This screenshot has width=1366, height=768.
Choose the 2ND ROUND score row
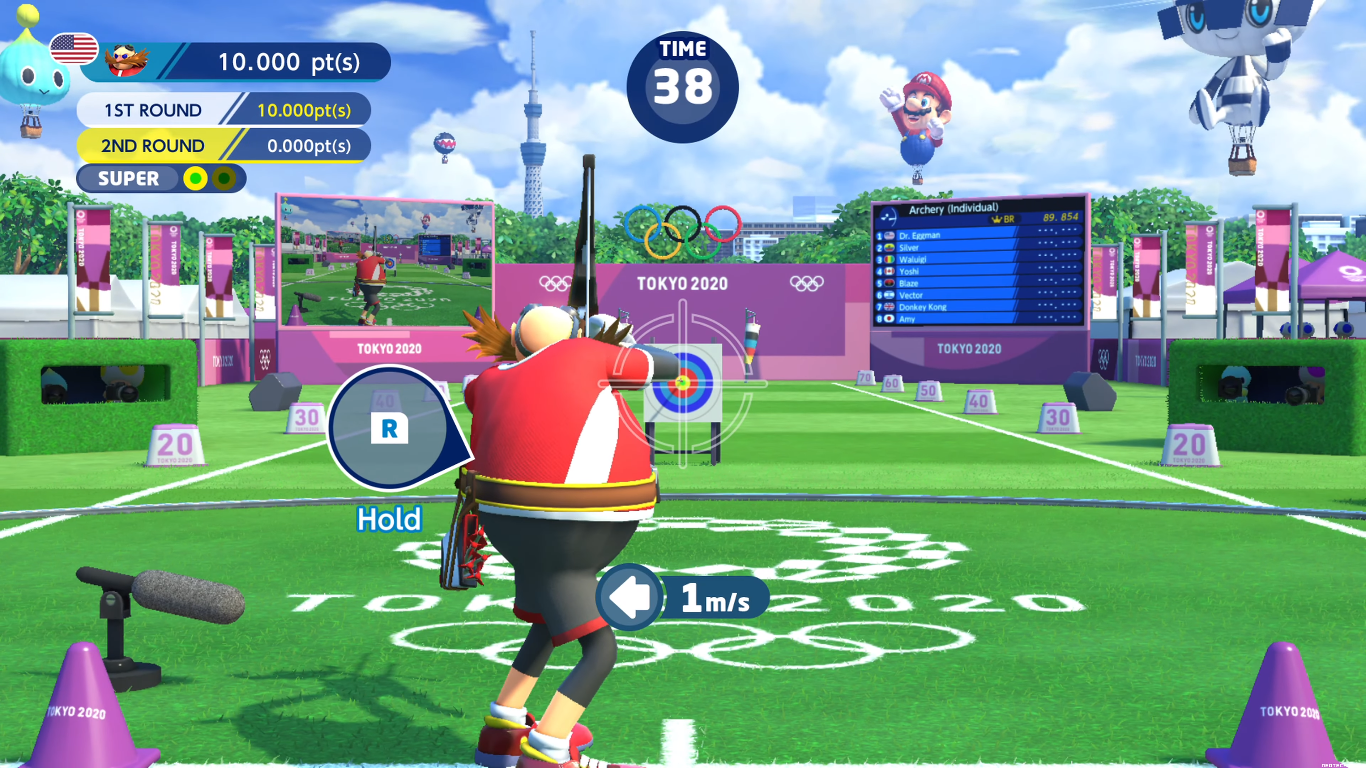click(224, 145)
